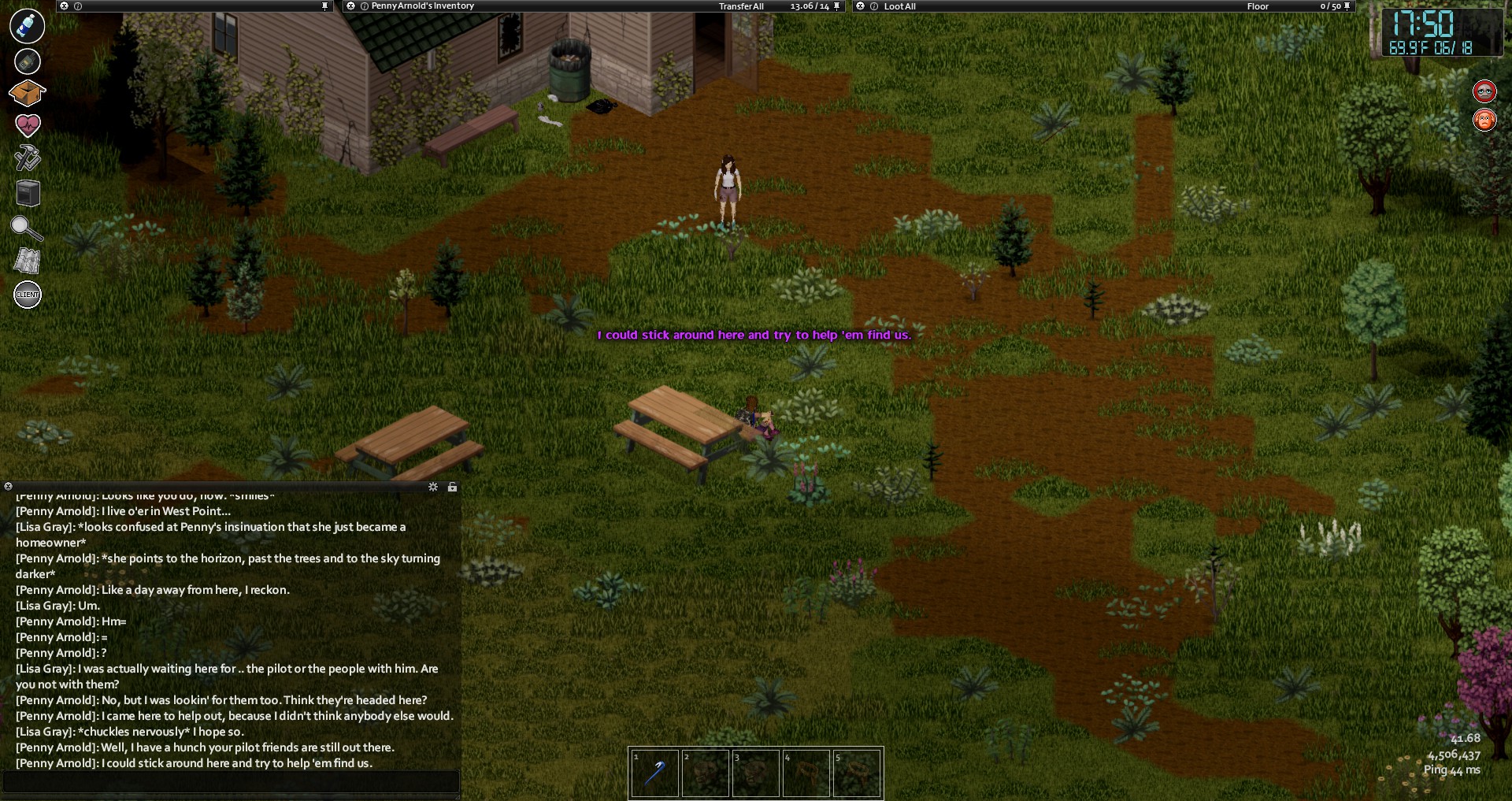This screenshot has width=1512, height=801.
Task: Click the angry red face moodle icon
Action: point(1484,121)
